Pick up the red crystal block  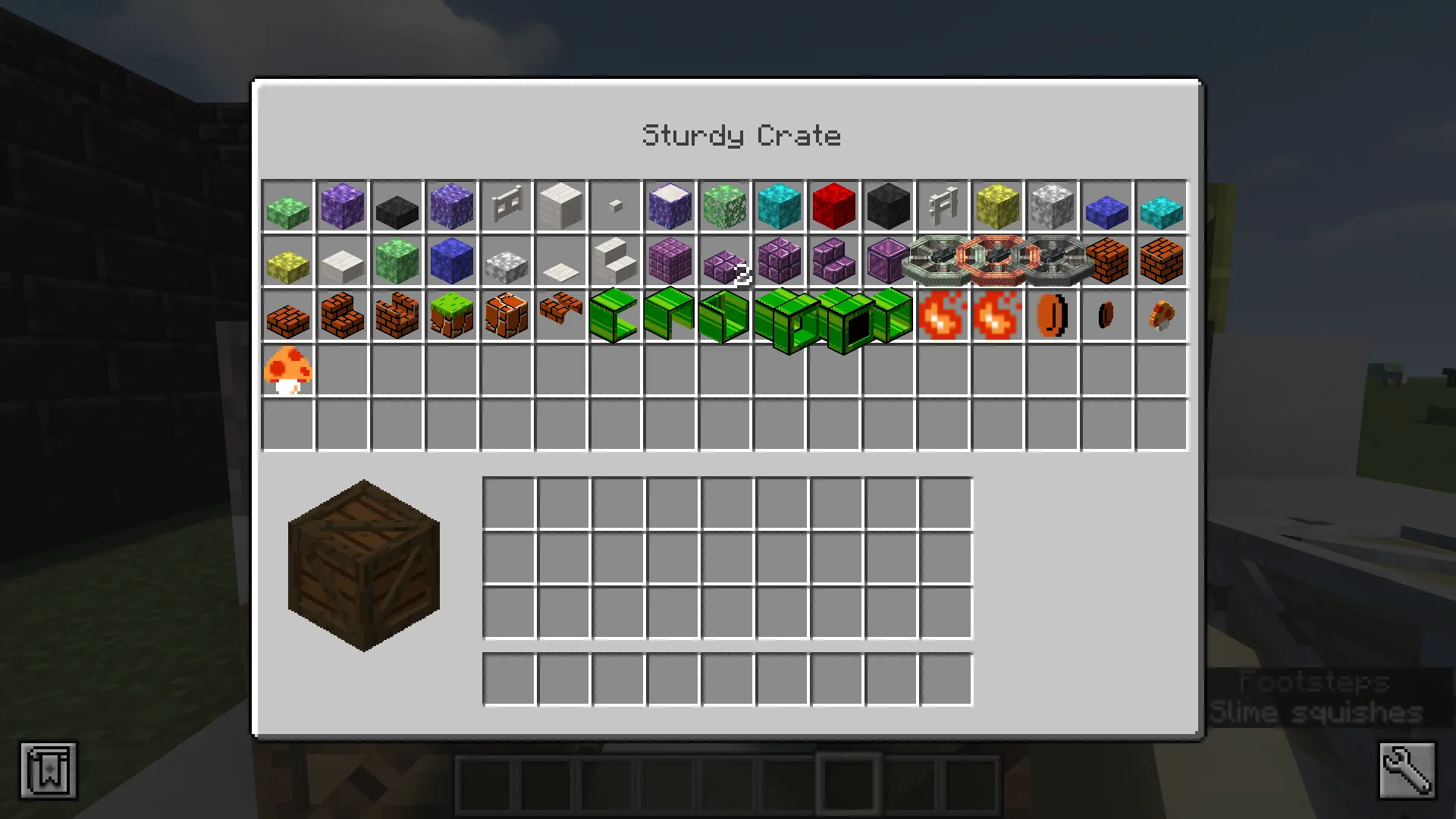pyautogui.click(x=833, y=205)
